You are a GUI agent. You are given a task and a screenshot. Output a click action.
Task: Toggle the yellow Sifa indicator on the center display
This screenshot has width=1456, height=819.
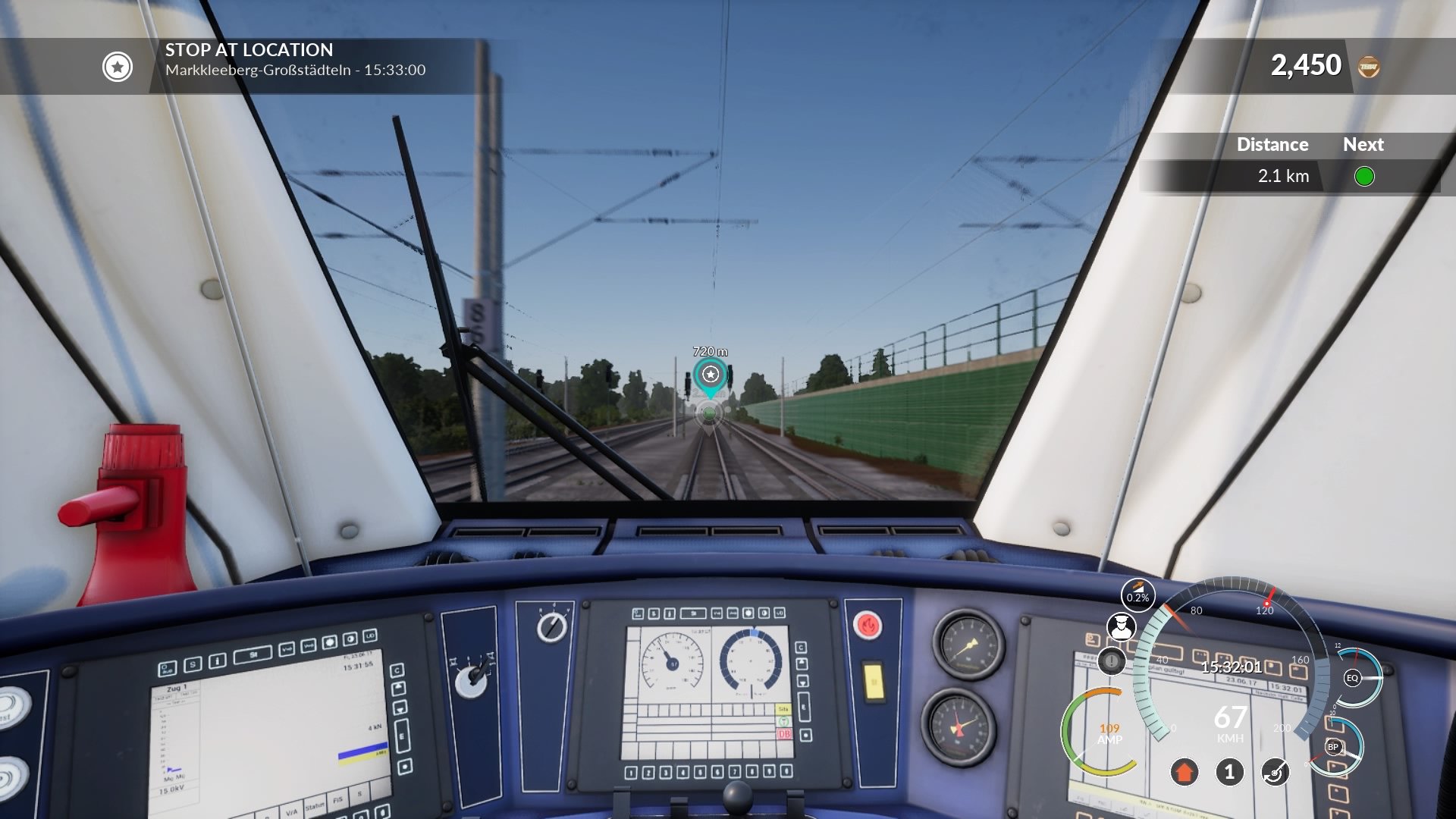point(783,708)
